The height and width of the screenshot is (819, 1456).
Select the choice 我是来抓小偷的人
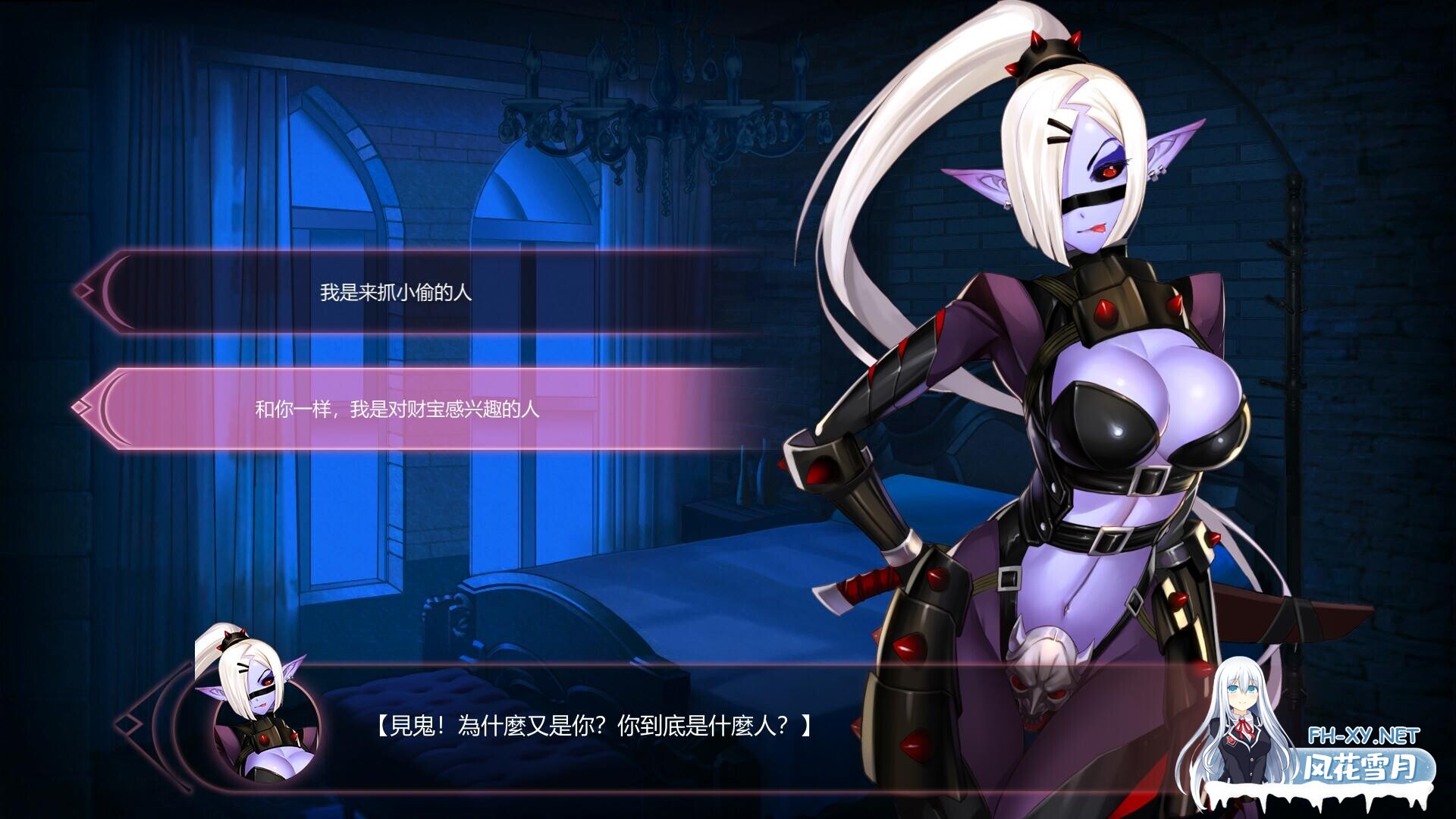tap(394, 290)
